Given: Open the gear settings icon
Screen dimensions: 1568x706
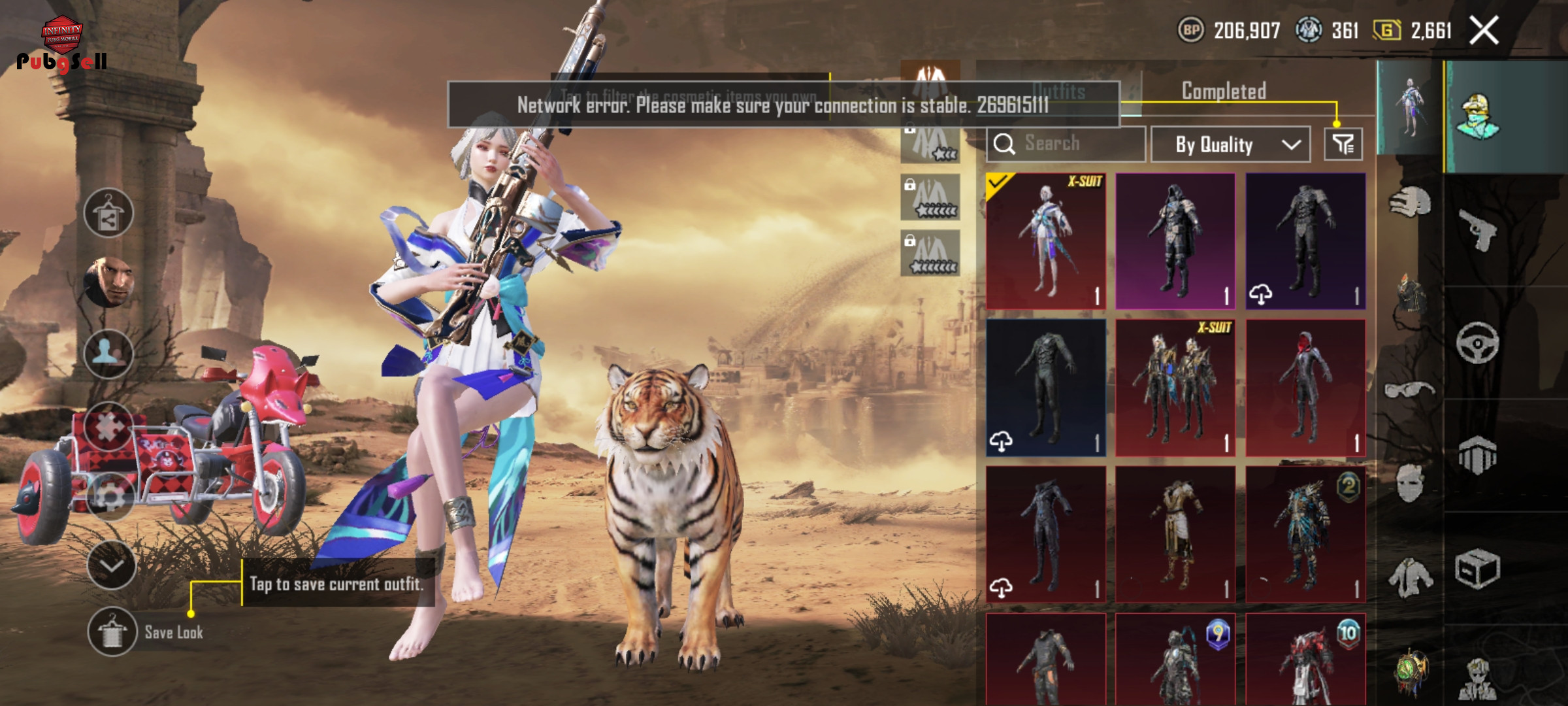Looking at the screenshot, I should [110, 497].
